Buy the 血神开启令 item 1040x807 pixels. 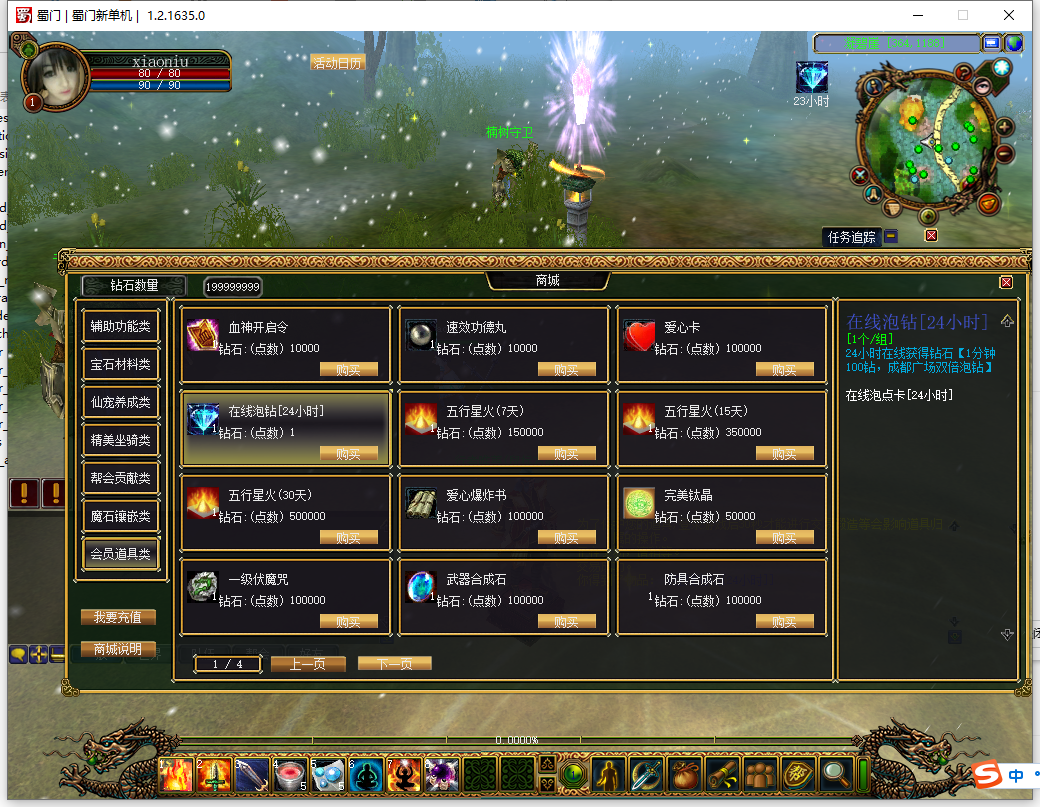(x=348, y=370)
